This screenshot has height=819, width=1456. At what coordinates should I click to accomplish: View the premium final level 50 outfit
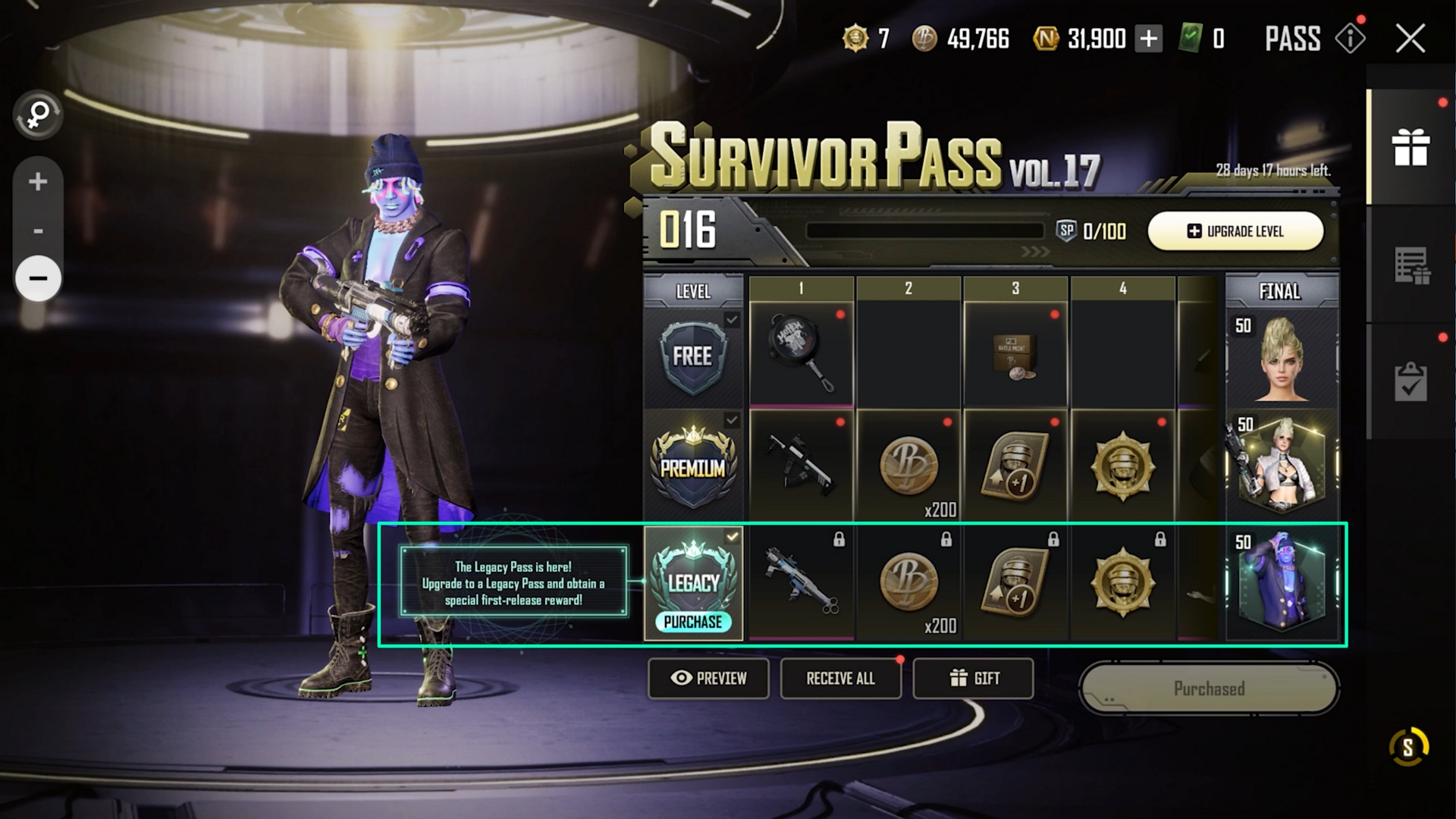1282,464
